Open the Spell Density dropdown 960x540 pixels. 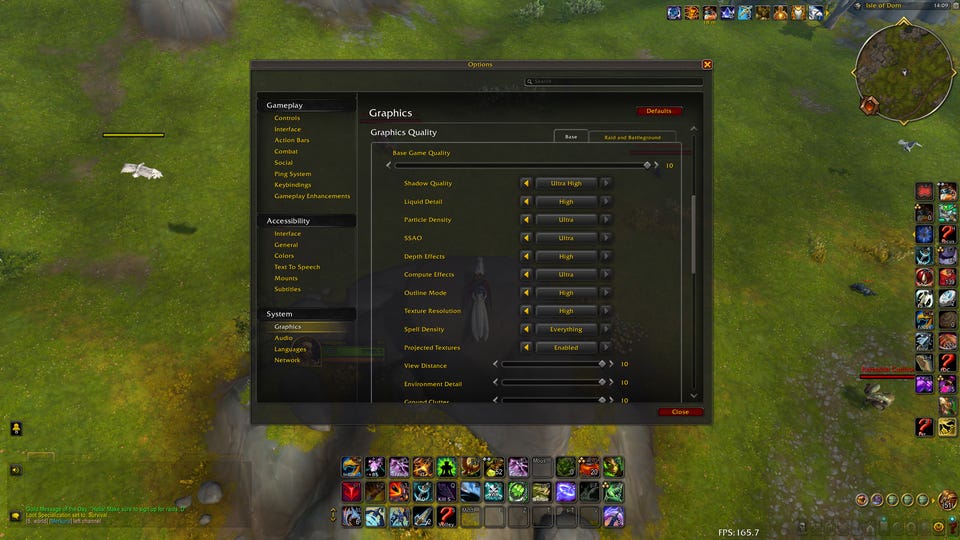566,329
